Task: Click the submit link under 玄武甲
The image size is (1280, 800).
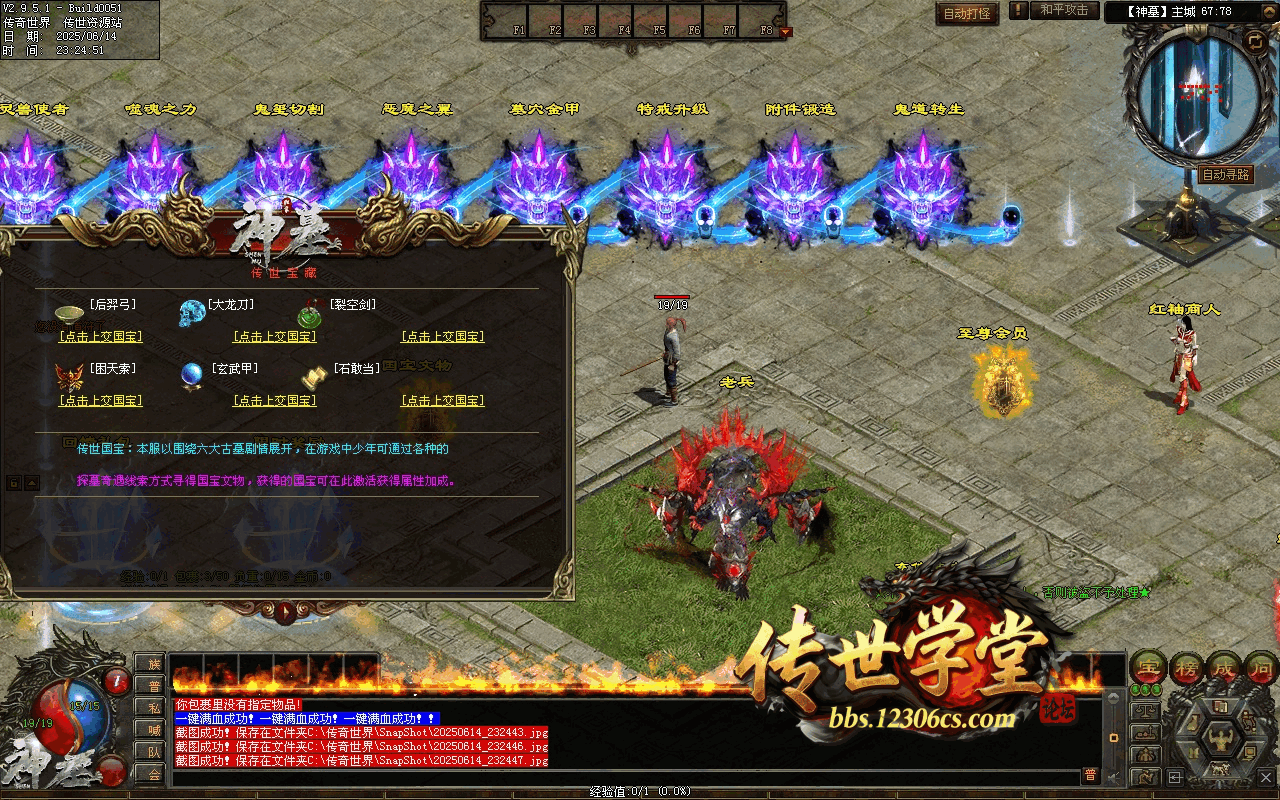Action: coord(274,401)
